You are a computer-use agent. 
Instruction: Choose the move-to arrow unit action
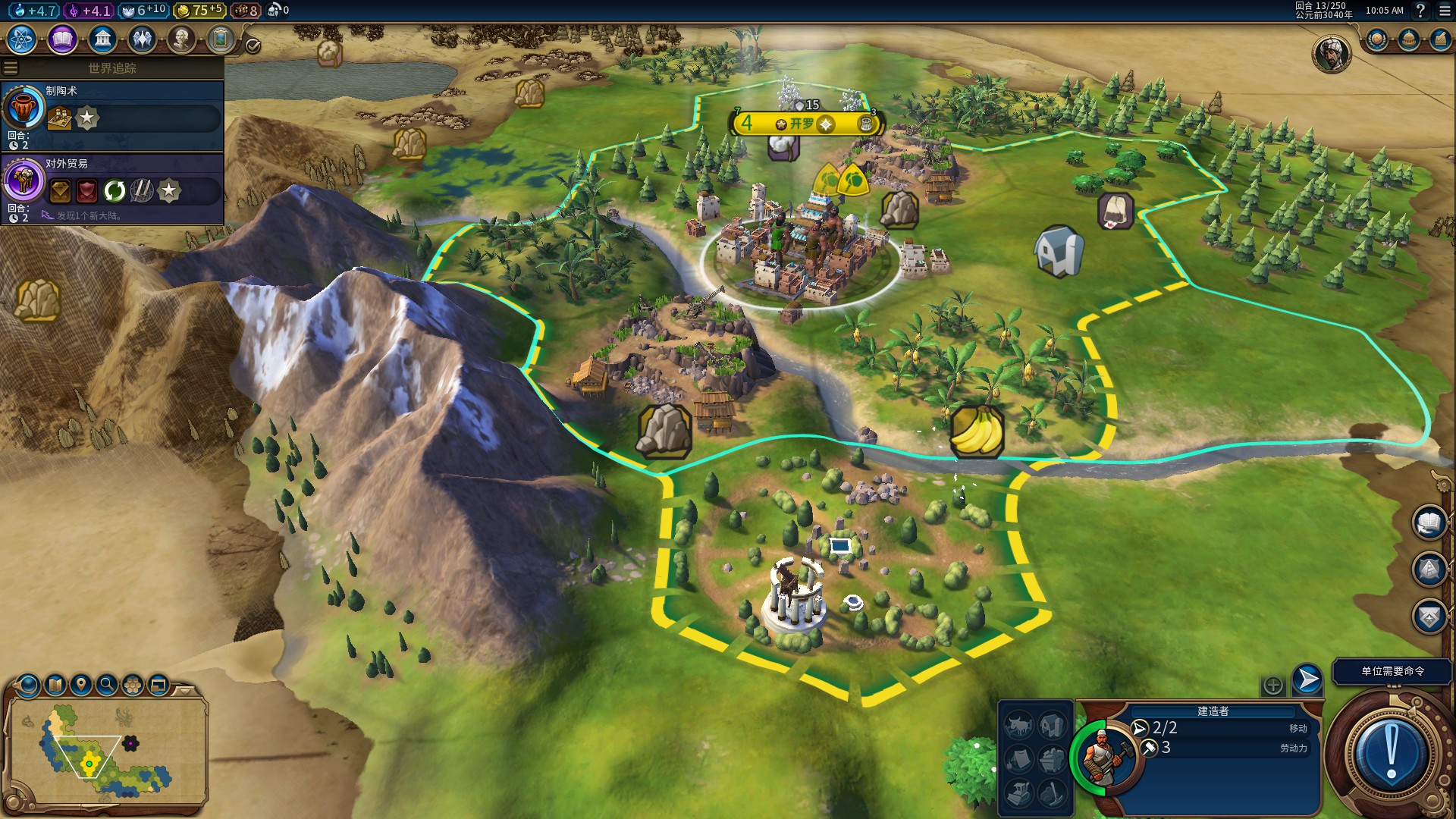(x=1307, y=679)
